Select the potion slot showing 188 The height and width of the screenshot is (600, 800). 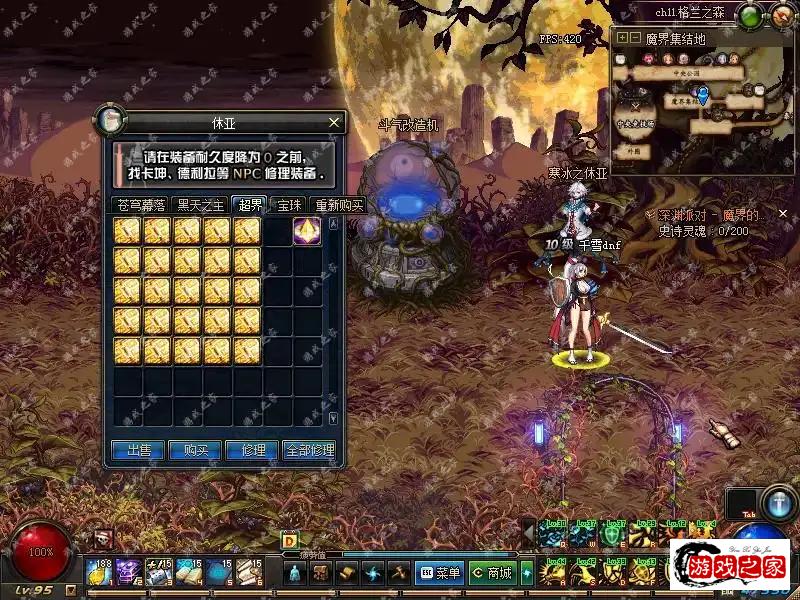99,572
